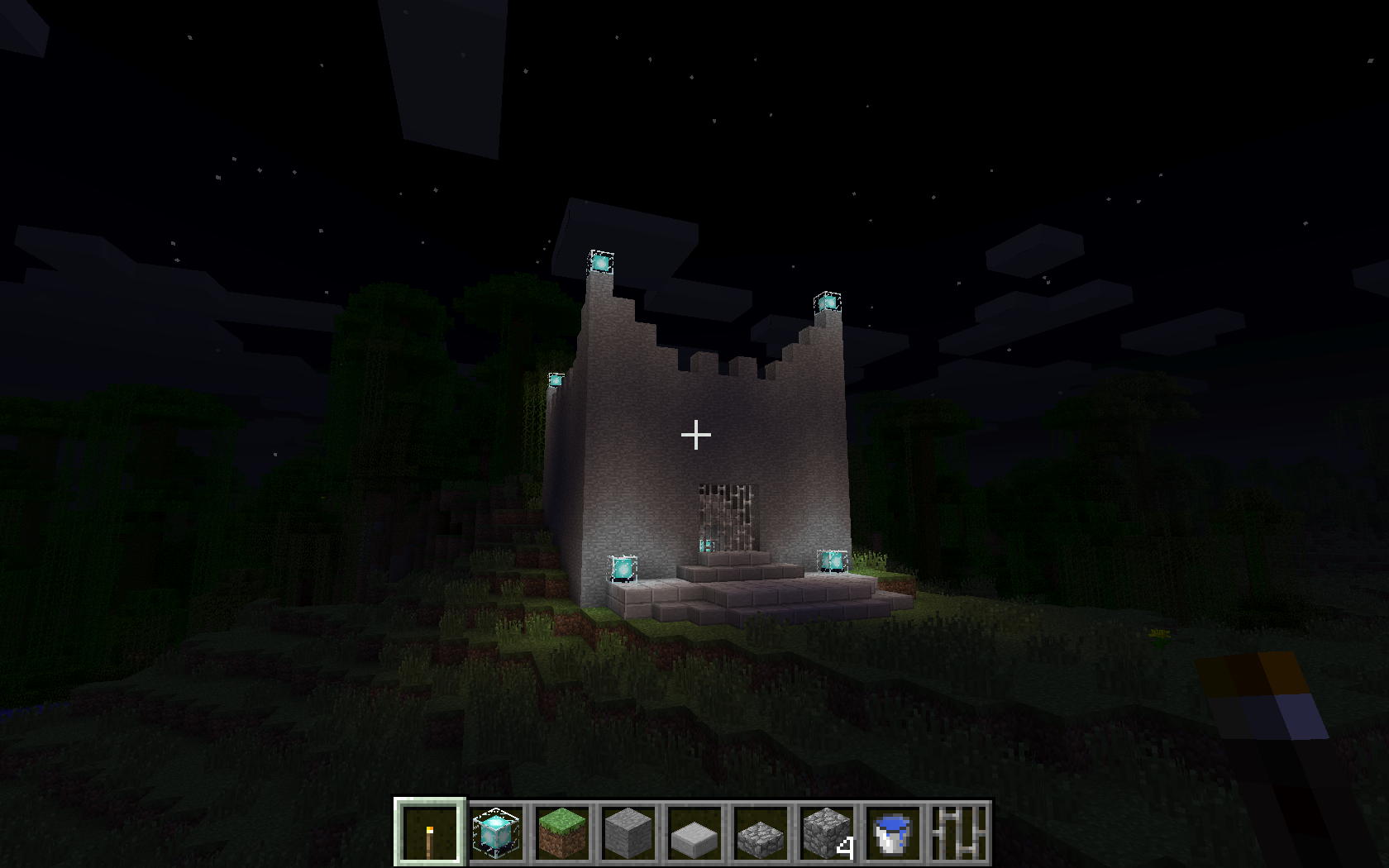The height and width of the screenshot is (868, 1389).
Task: Select the smooth stone slab slot
Action: click(694, 832)
